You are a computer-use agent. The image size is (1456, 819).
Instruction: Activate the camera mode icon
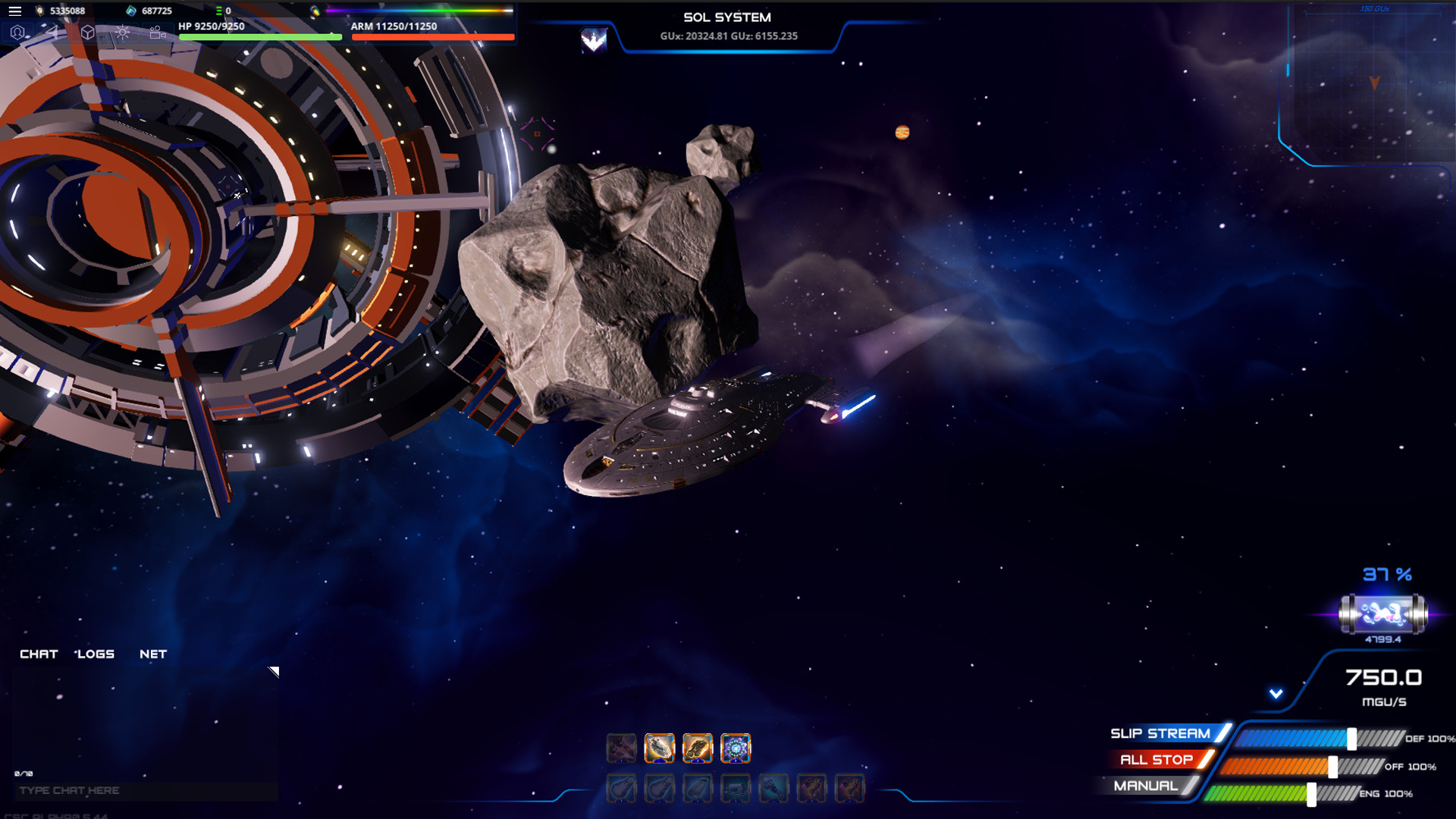(155, 33)
